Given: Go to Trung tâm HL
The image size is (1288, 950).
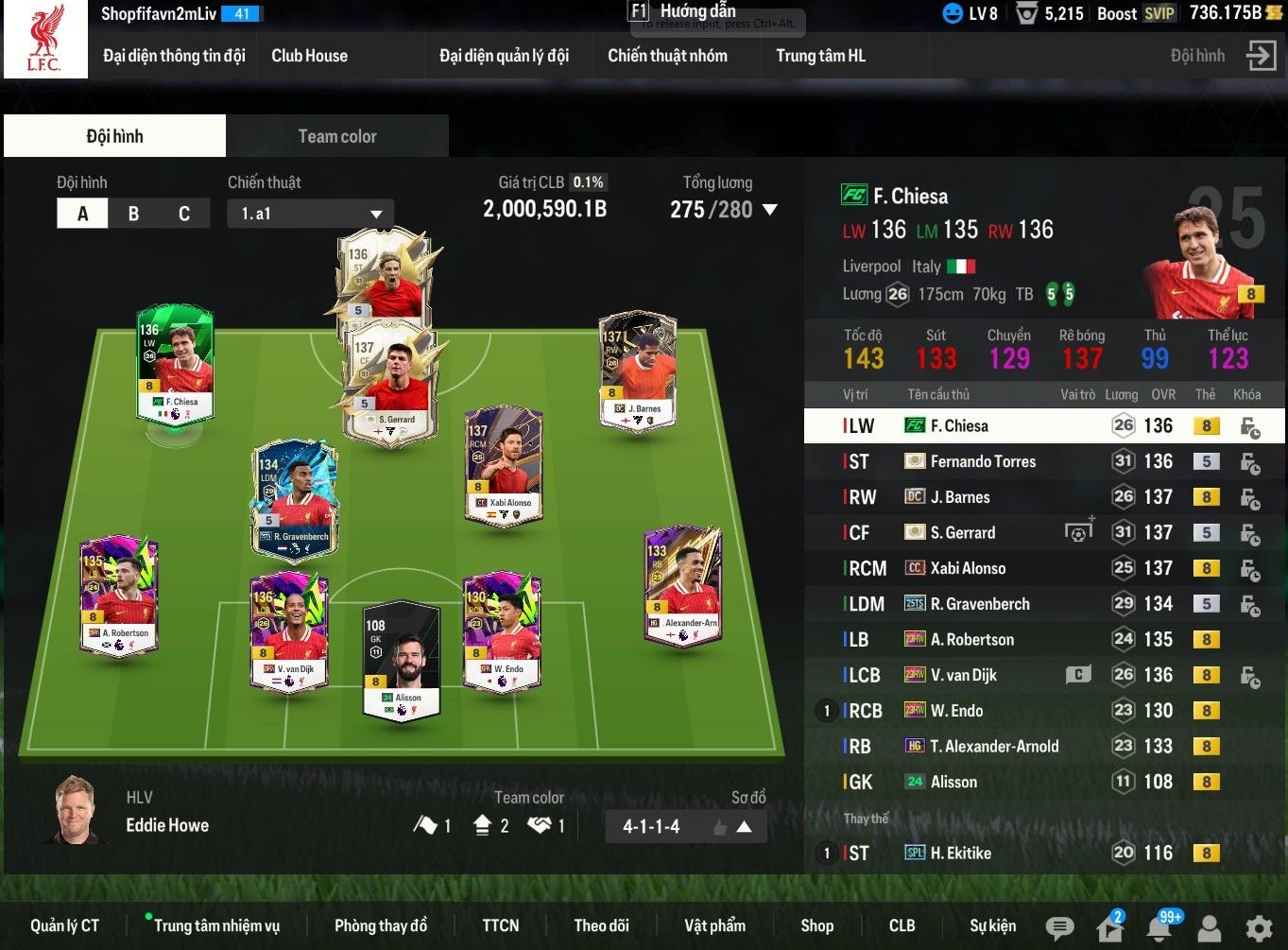Looking at the screenshot, I should click(820, 56).
